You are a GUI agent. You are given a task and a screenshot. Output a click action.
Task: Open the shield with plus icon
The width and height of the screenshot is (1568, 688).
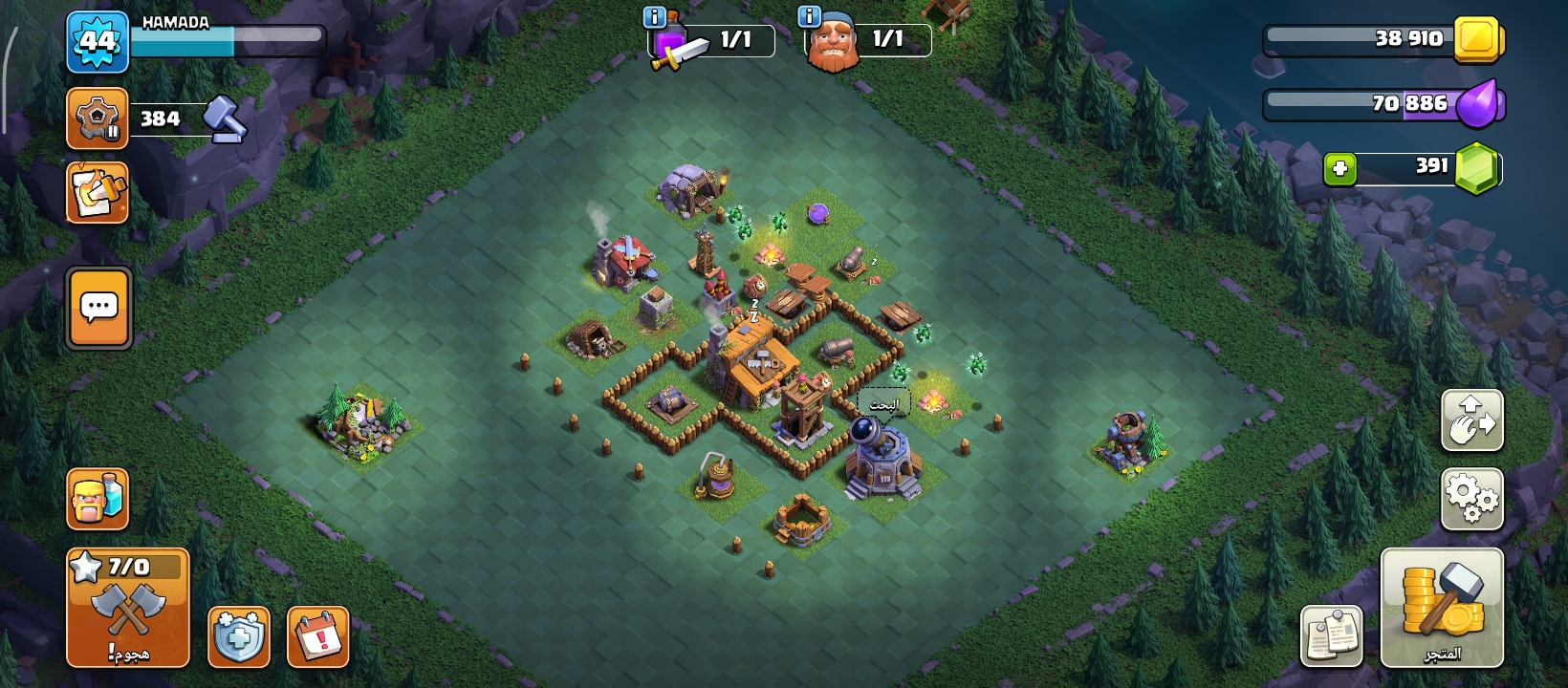[x=239, y=636]
